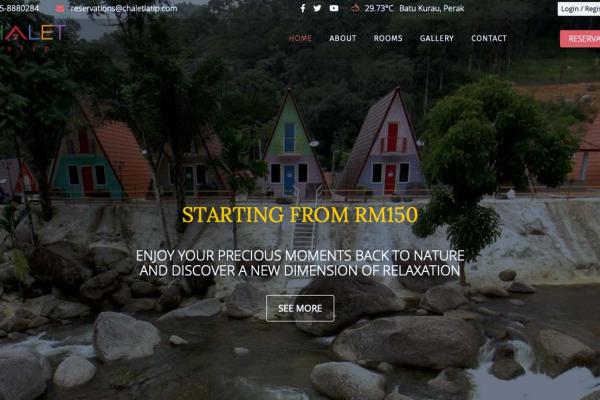Click the SEE MORE button
Screen dimensions: 600x400
300,308
